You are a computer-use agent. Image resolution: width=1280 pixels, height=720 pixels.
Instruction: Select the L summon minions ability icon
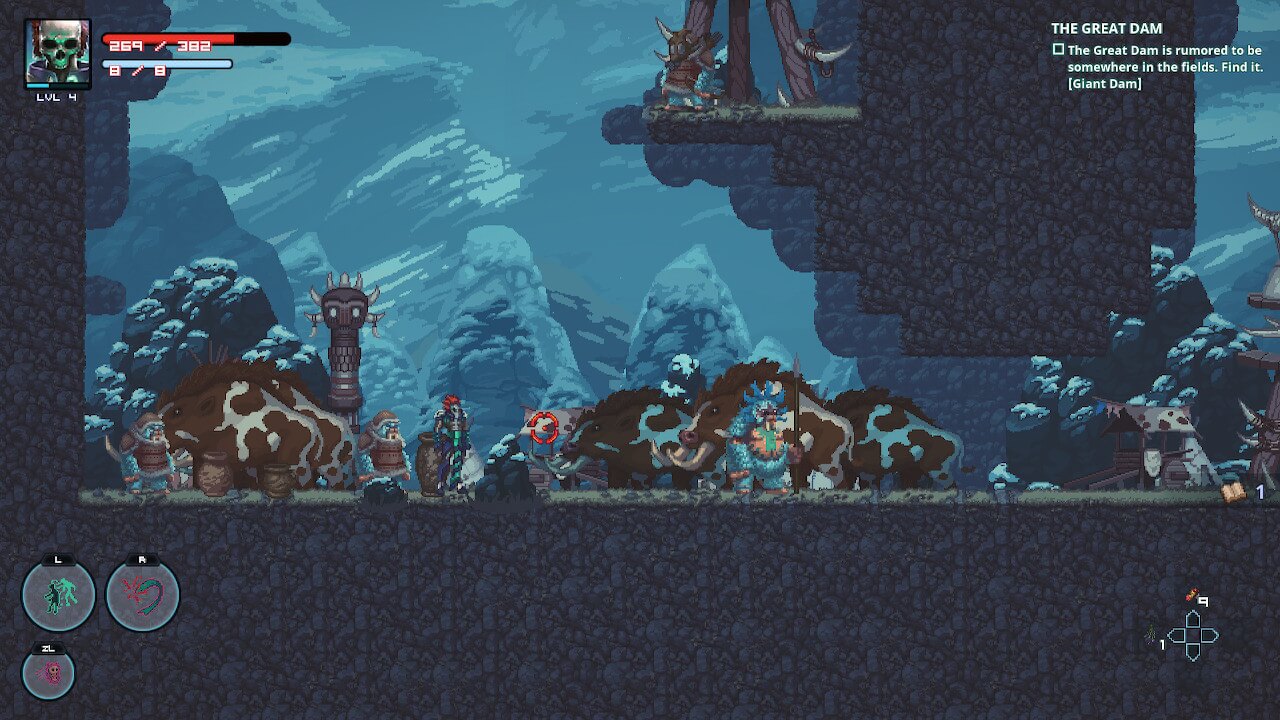(x=59, y=594)
